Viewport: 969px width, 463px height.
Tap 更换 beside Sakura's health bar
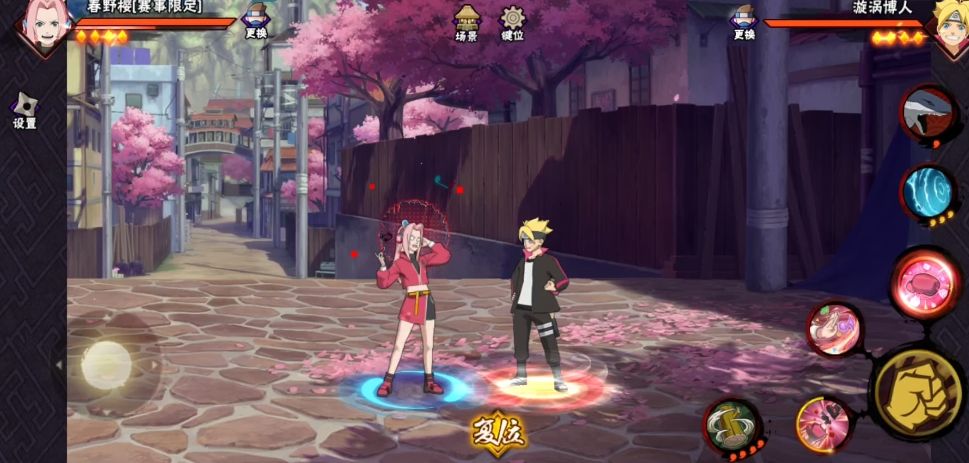(x=256, y=21)
